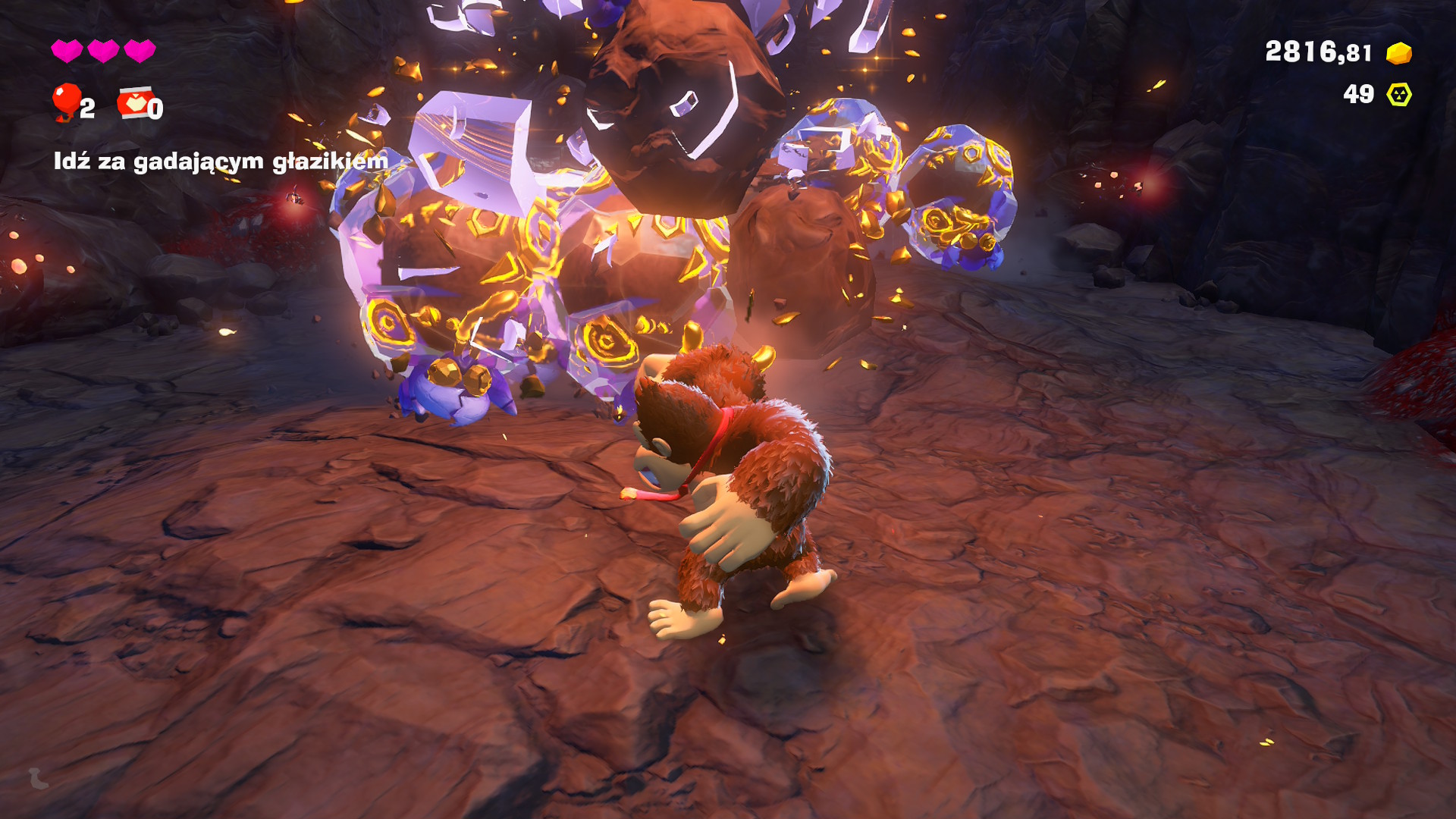Click the yellow hexagonal chip icon
1456x819 pixels.
1398,95
